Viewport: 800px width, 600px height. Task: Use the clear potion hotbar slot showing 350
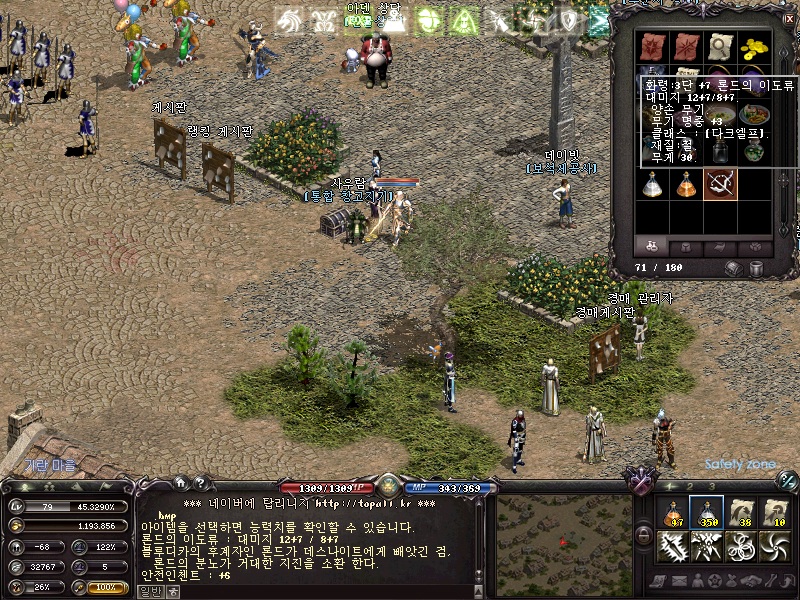tap(706, 513)
